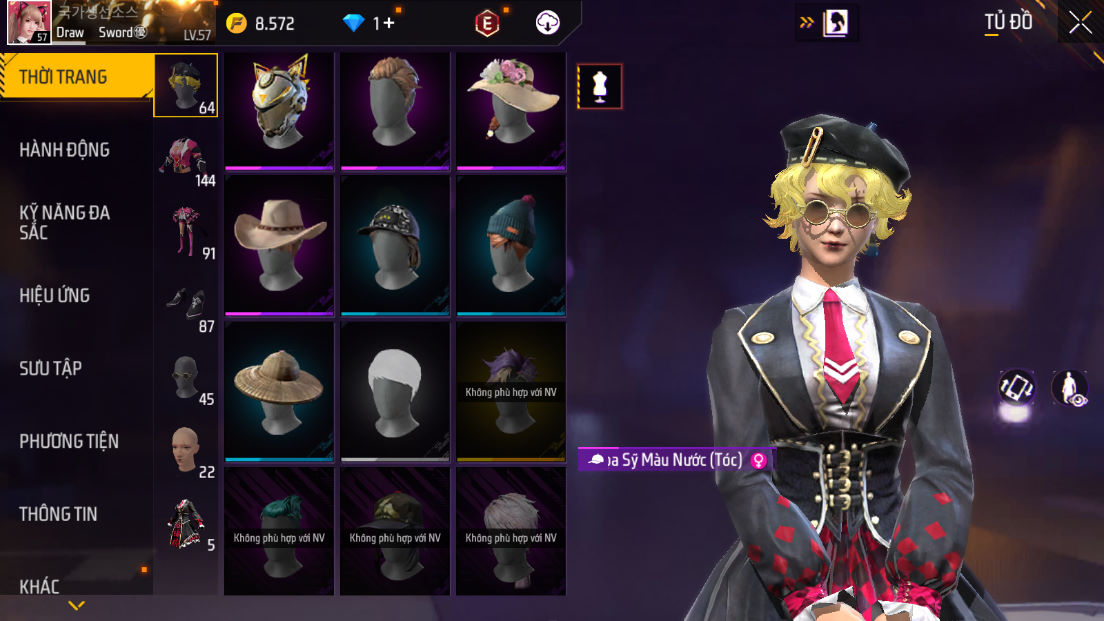Image resolution: width=1104 pixels, height=621 pixels.
Task: Click the cloud download icon
Action: (548, 23)
